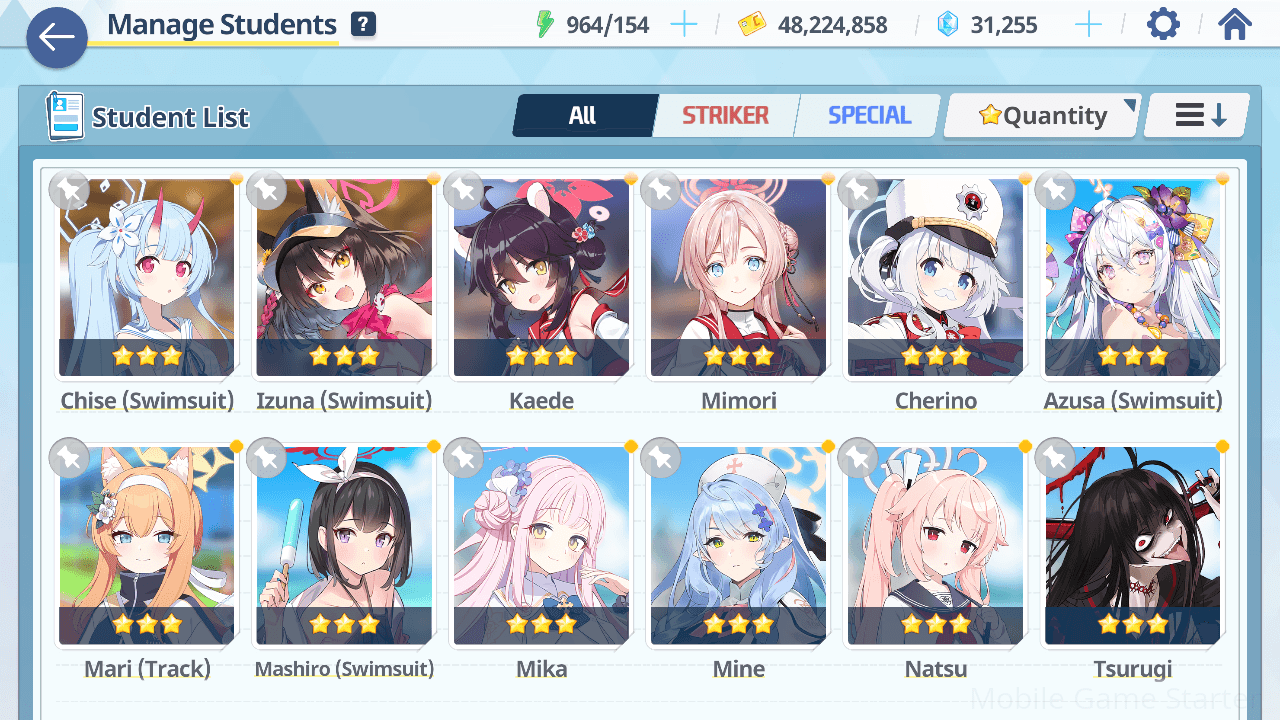Switch to the SPECIAL tab
Image resolution: width=1280 pixels, height=720 pixels.
pyautogui.click(x=869, y=116)
